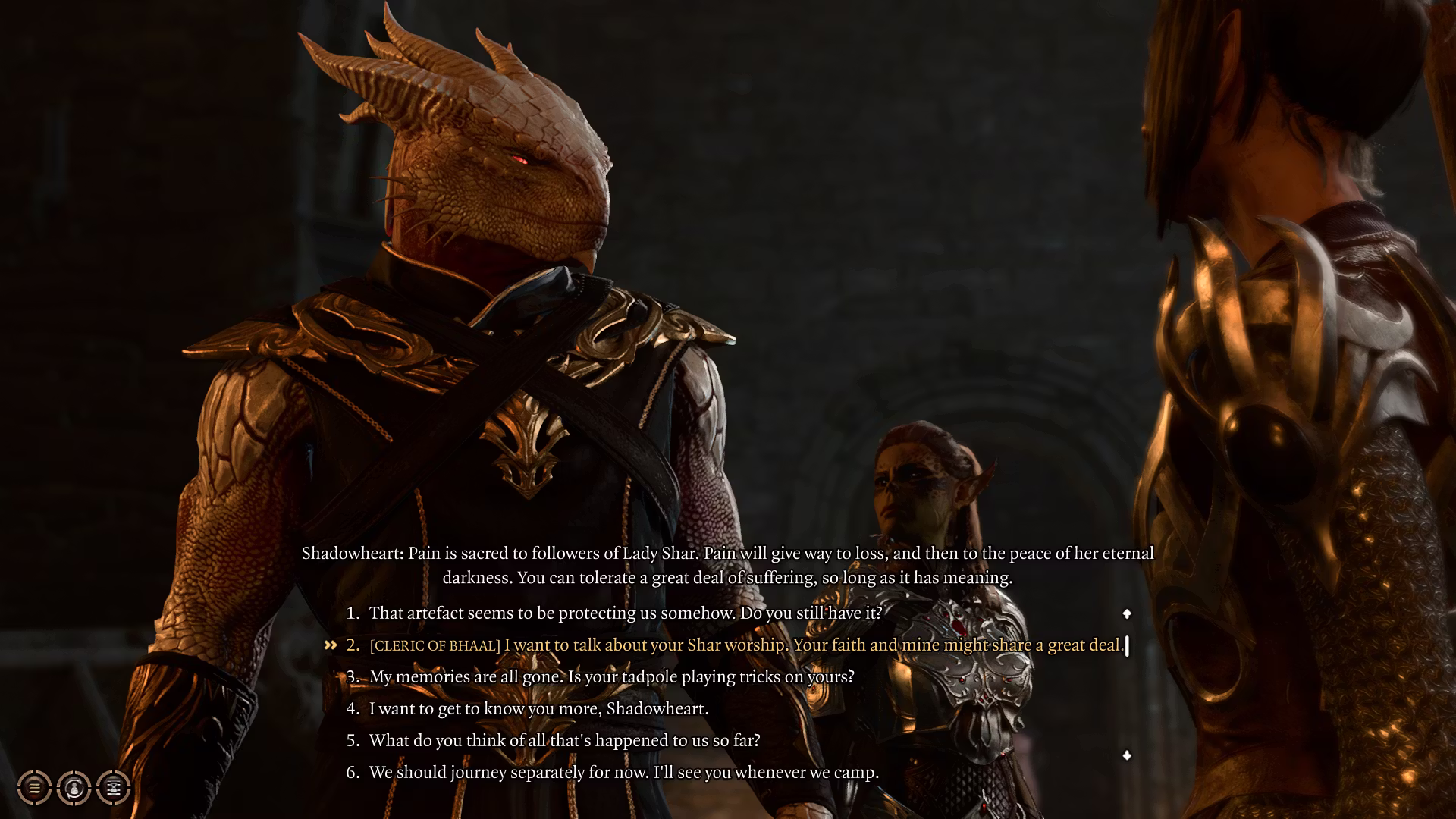
Task: Open the dialogue history hourglass icon
Action: (x=114, y=788)
